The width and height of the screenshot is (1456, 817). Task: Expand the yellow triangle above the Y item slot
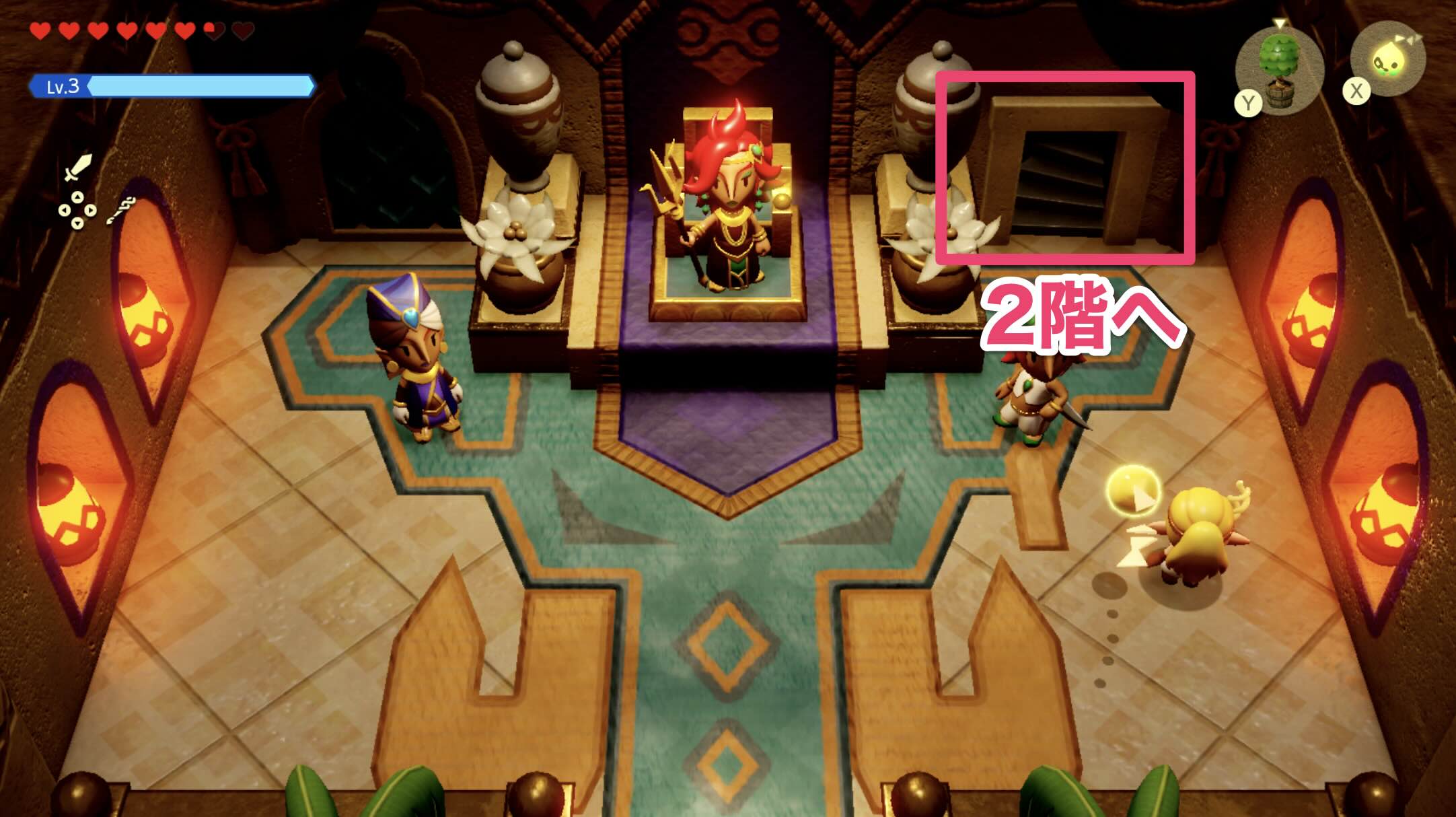(x=1279, y=24)
